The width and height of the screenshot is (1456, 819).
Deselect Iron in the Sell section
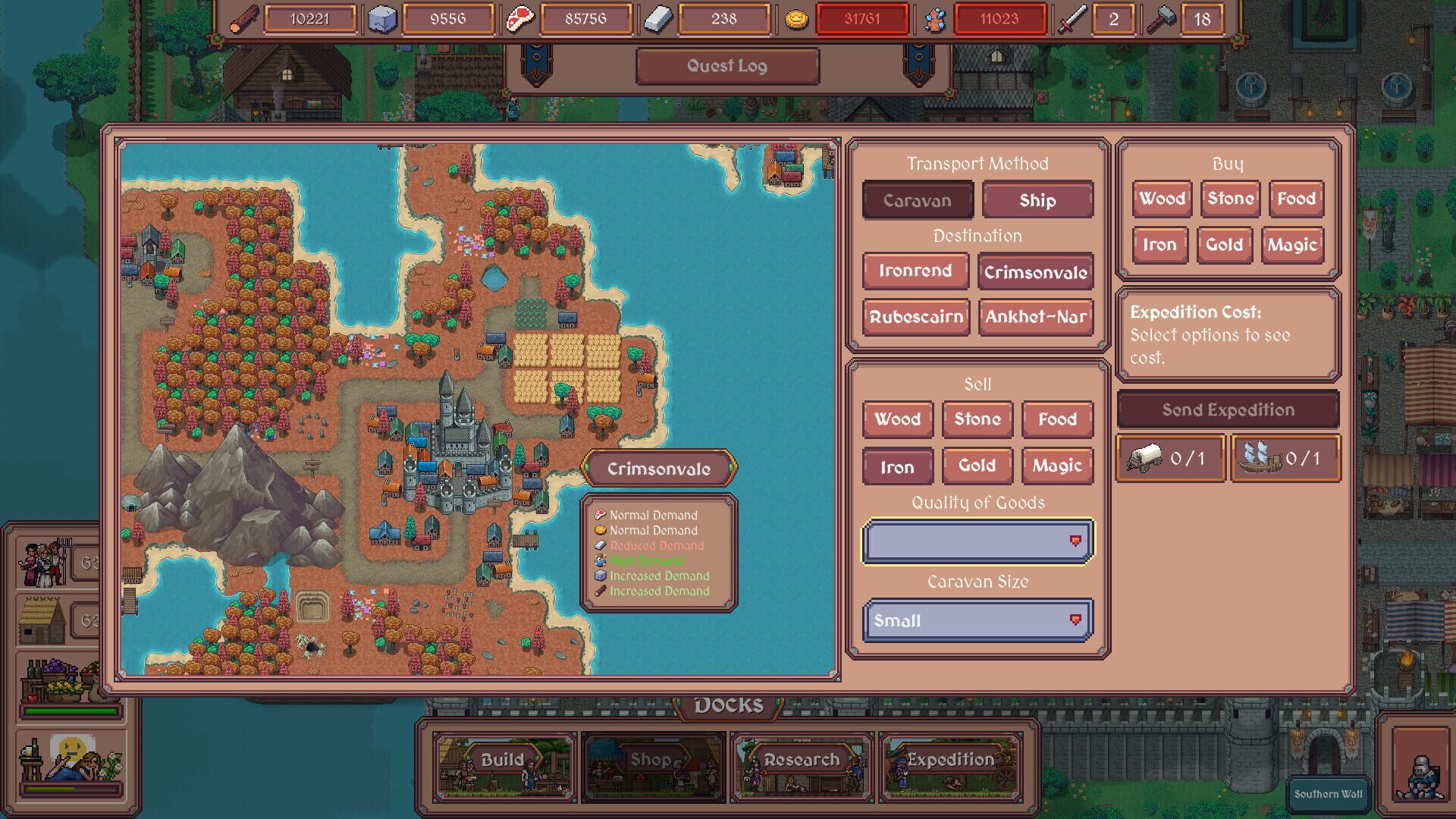[896, 466]
